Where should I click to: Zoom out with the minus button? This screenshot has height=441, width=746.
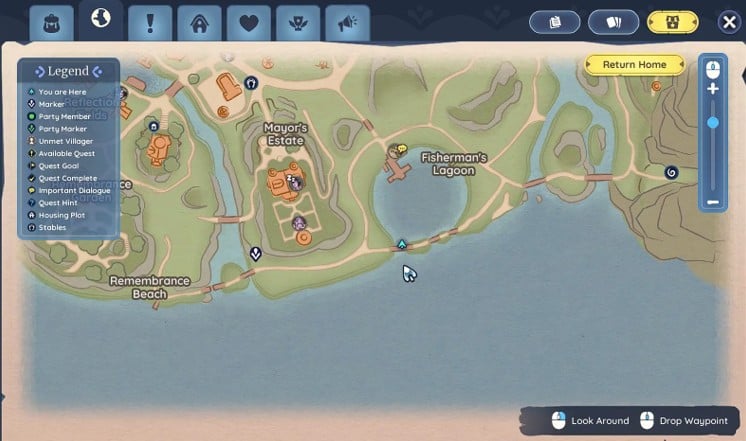[713, 202]
